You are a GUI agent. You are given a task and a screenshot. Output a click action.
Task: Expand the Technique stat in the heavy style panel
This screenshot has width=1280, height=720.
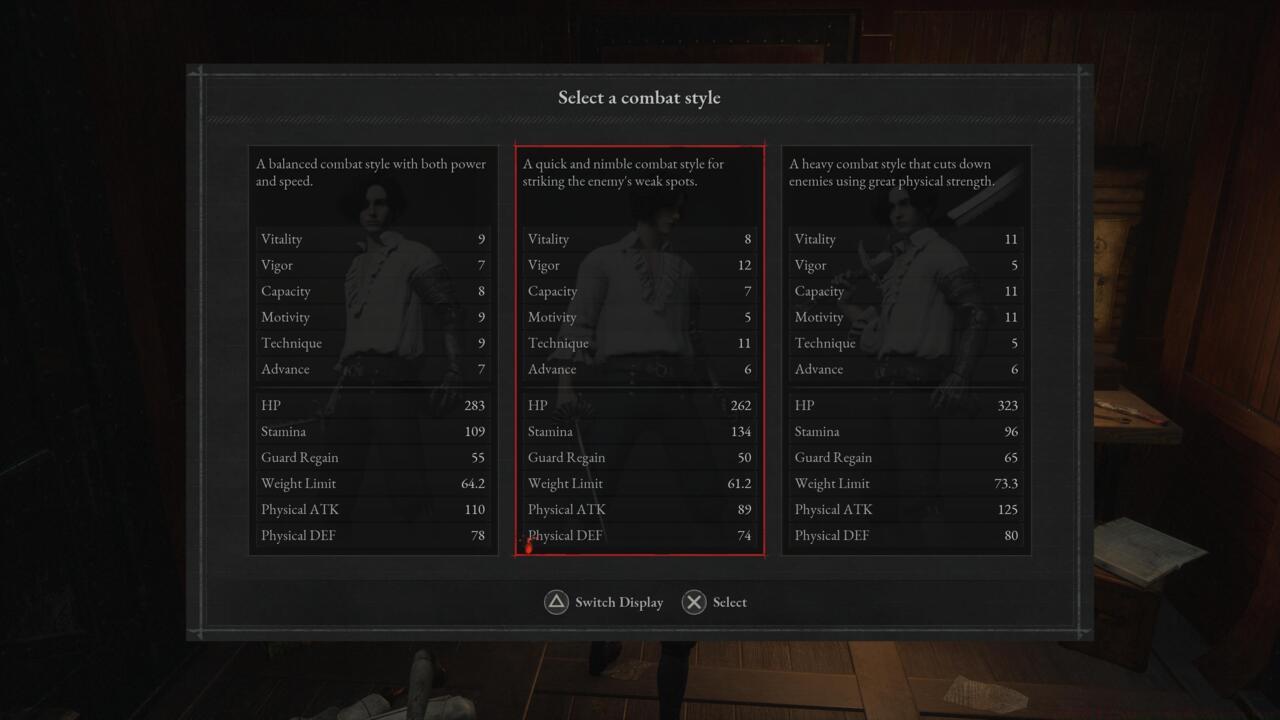(906, 343)
